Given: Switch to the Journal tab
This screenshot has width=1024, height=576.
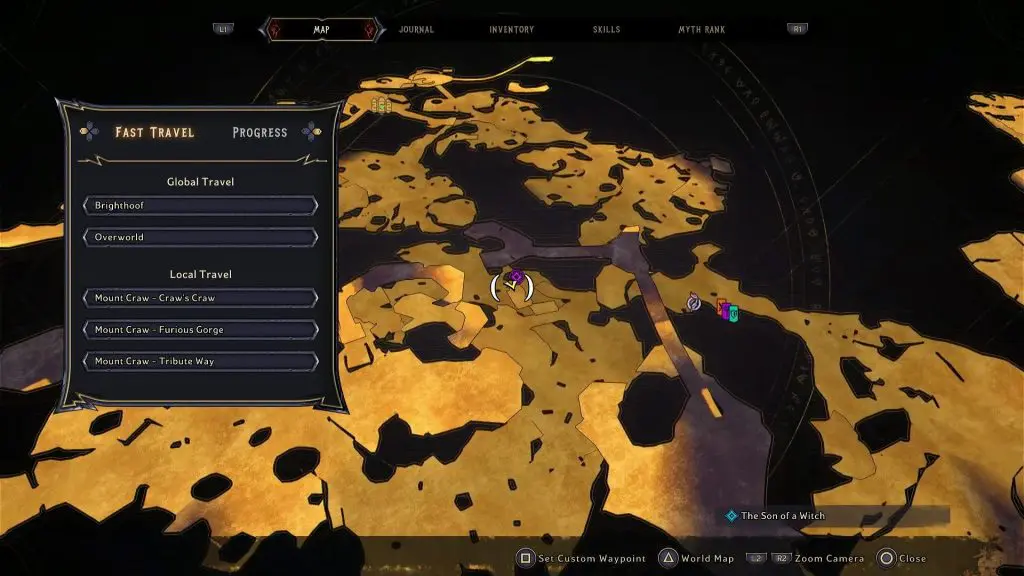Looking at the screenshot, I should tap(416, 30).
